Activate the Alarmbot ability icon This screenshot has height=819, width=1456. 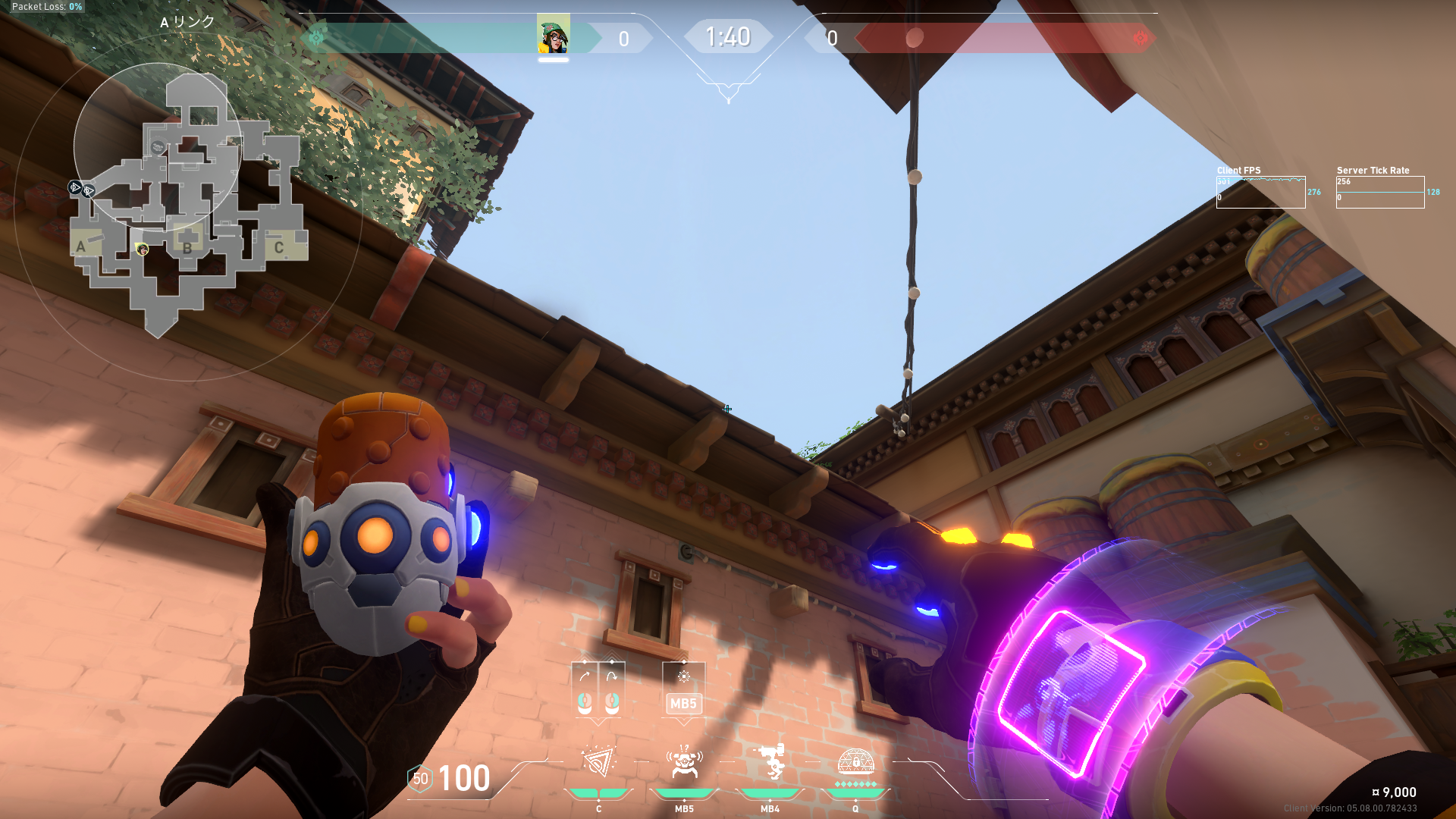click(684, 762)
